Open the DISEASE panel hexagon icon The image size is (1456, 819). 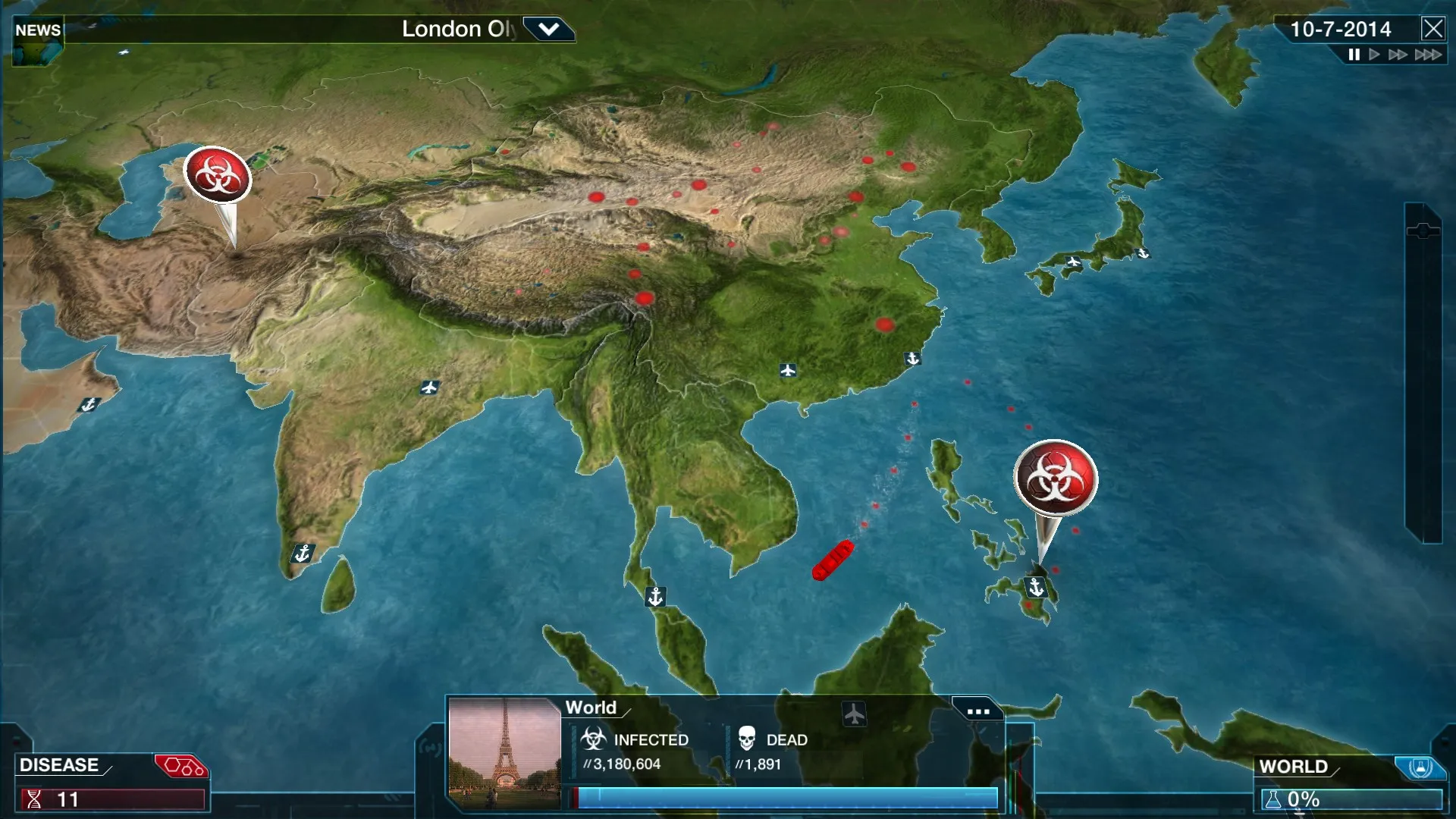coord(181,764)
